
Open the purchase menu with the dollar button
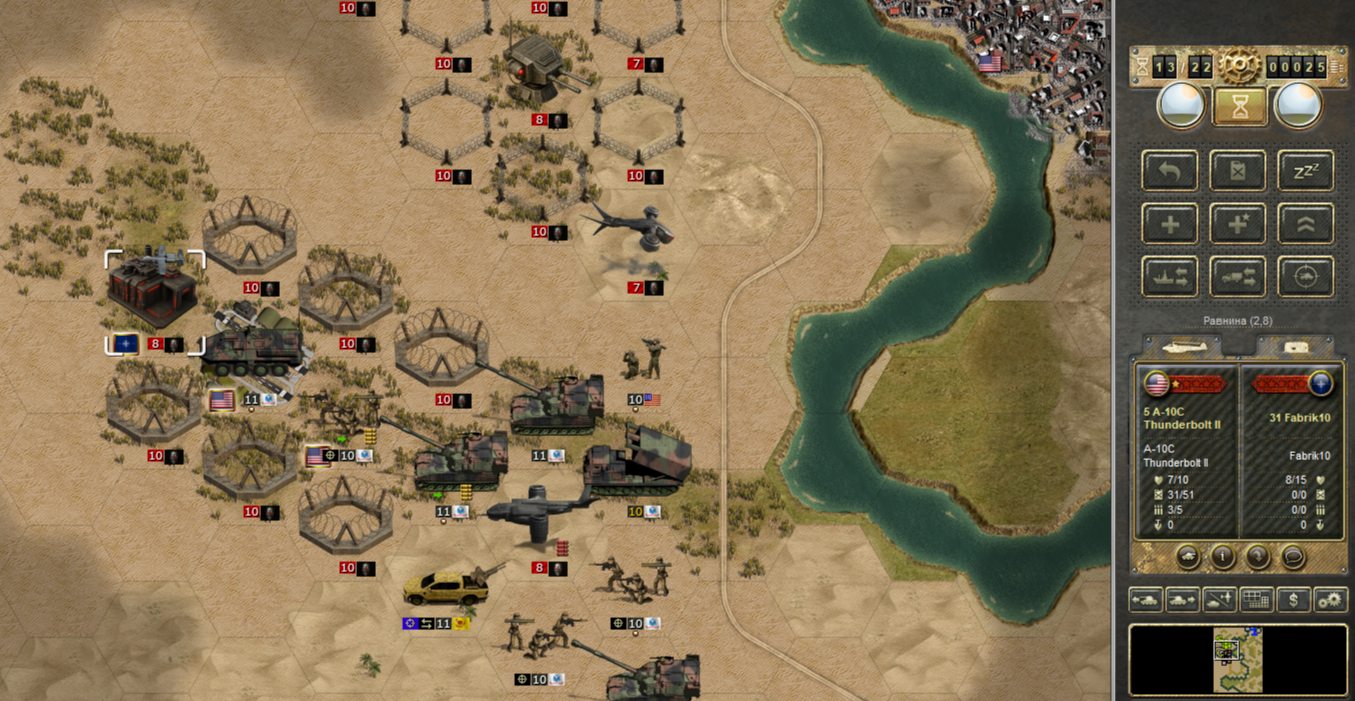click(1294, 600)
